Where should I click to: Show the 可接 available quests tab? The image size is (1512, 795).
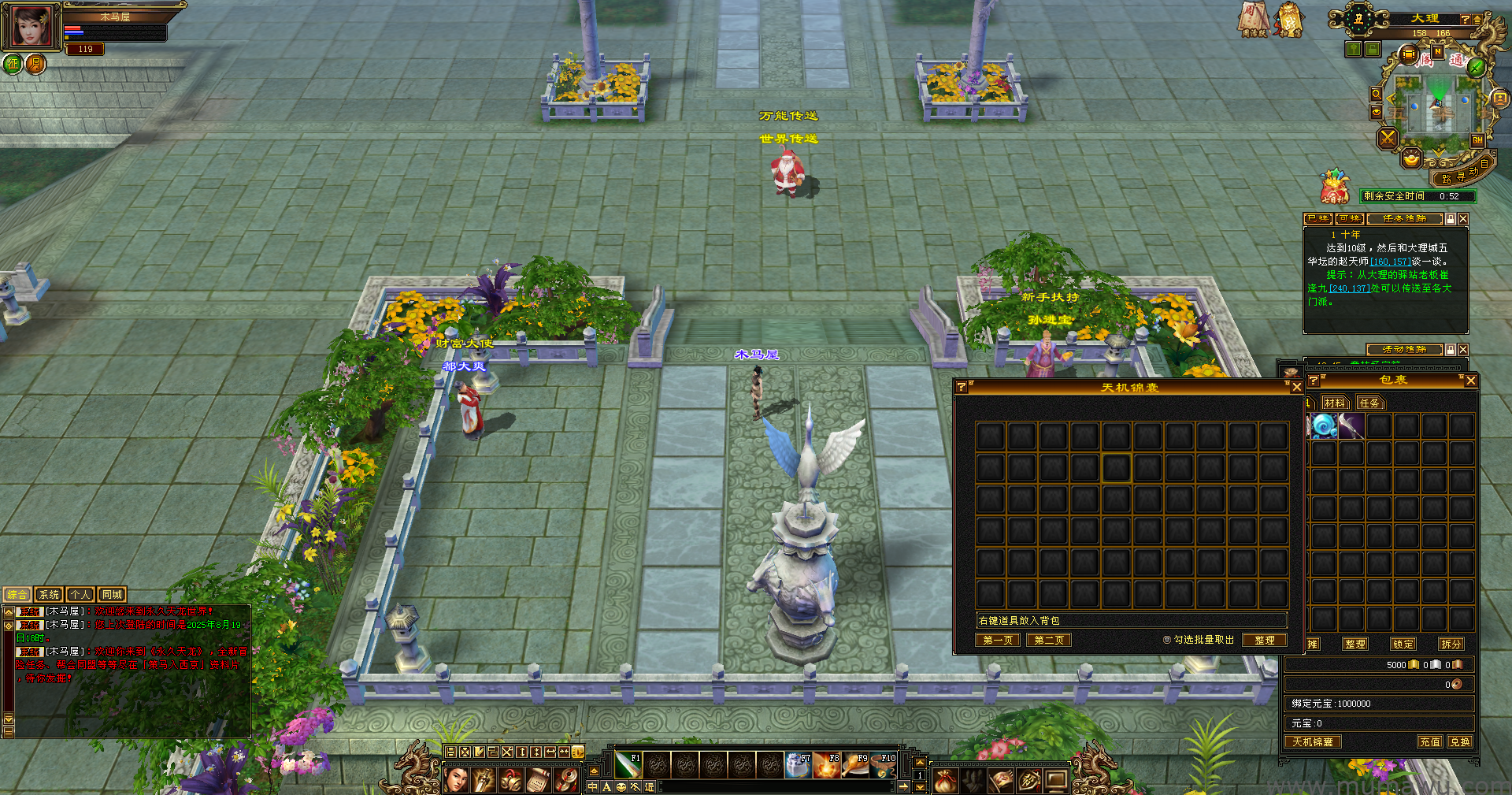[x=1349, y=218]
